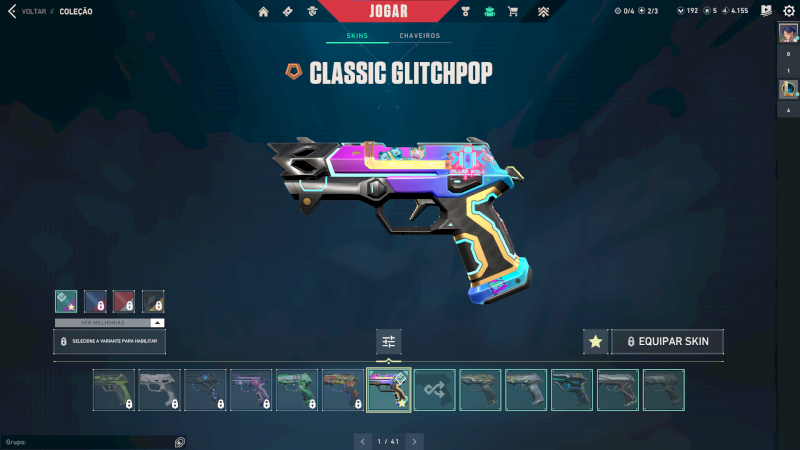
Task: Open the store cart icon
Action: (x=513, y=12)
